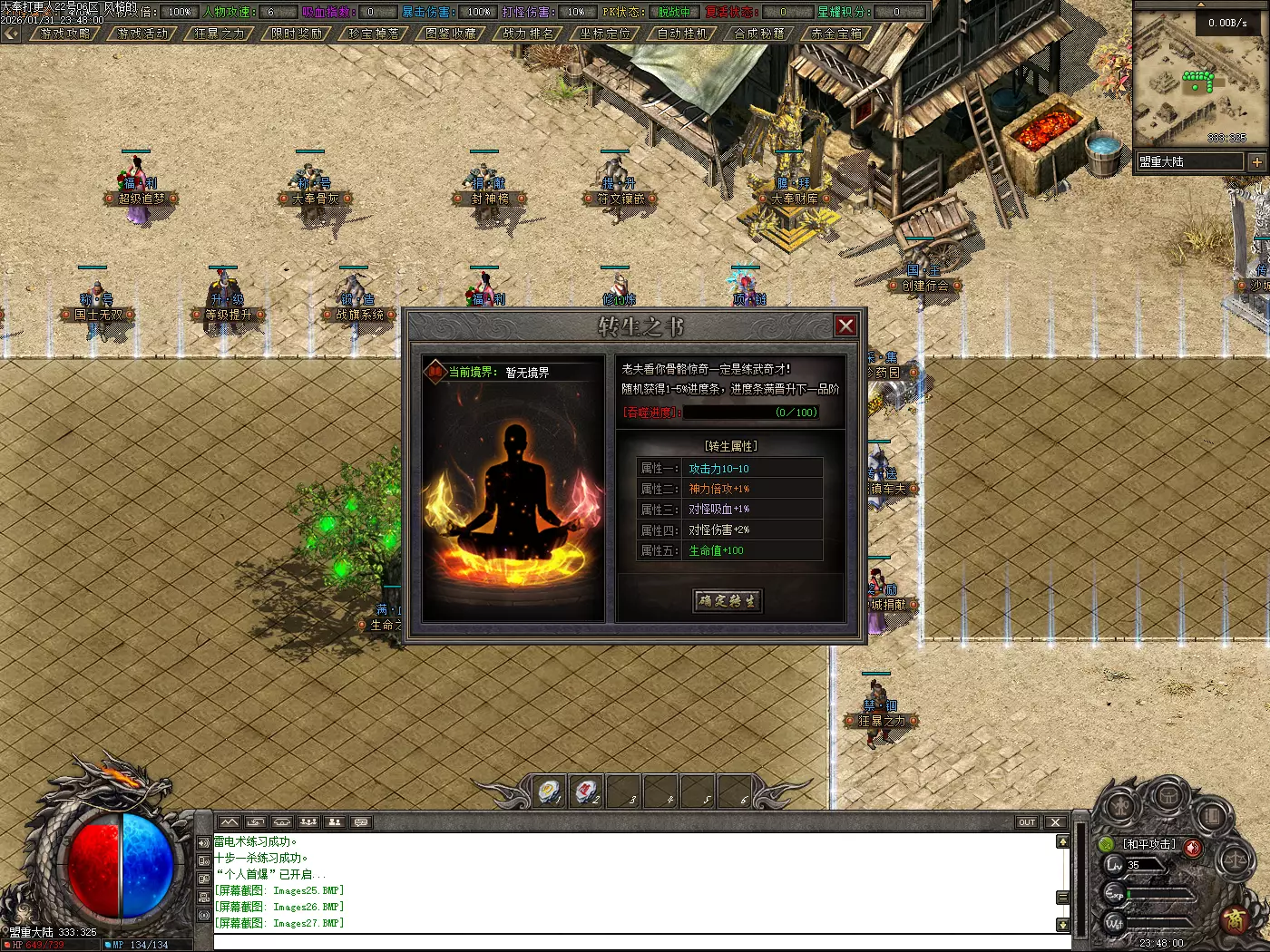Open the 图鉴收藏 collection menu

[451, 34]
